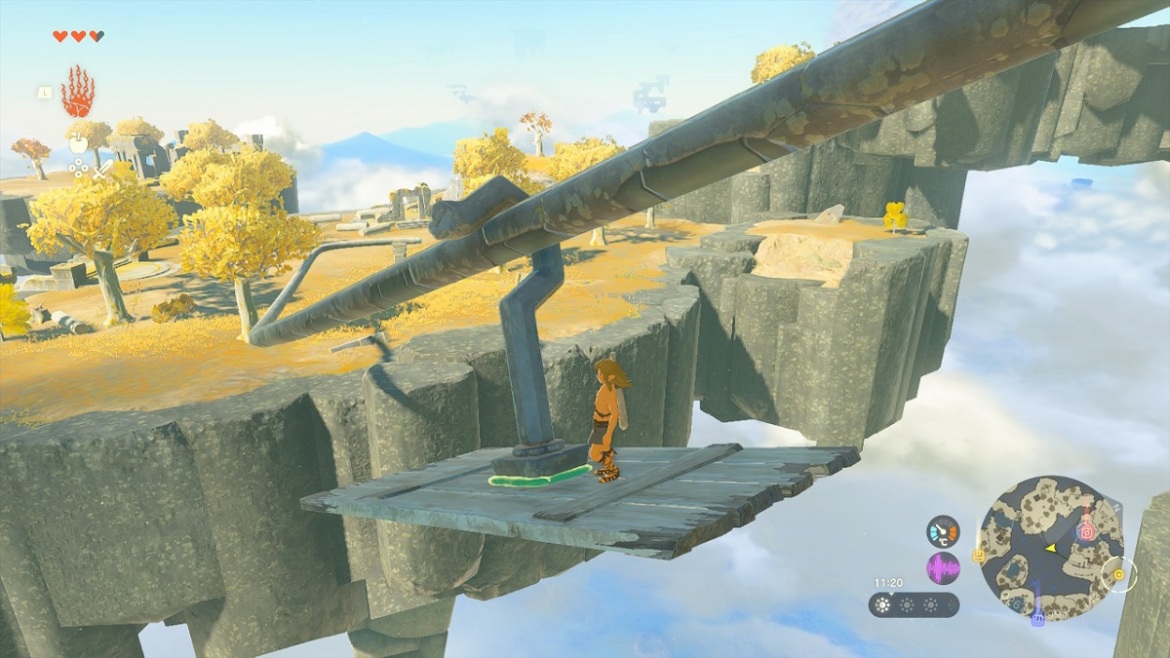This screenshot has height=658, width=1170.
Task: Activate the red Ultrahand ability icon
Action: pos(77,92)
